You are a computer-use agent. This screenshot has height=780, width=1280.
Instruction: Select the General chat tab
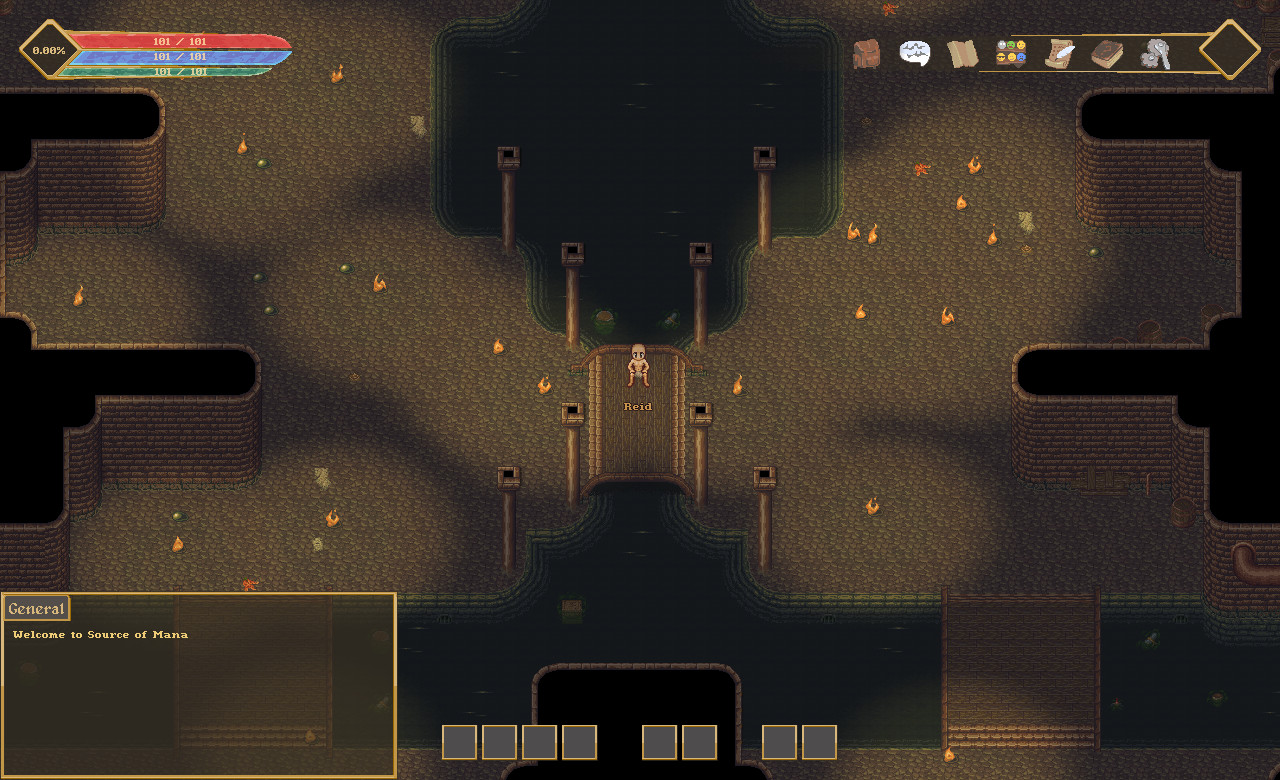point(36,609)
